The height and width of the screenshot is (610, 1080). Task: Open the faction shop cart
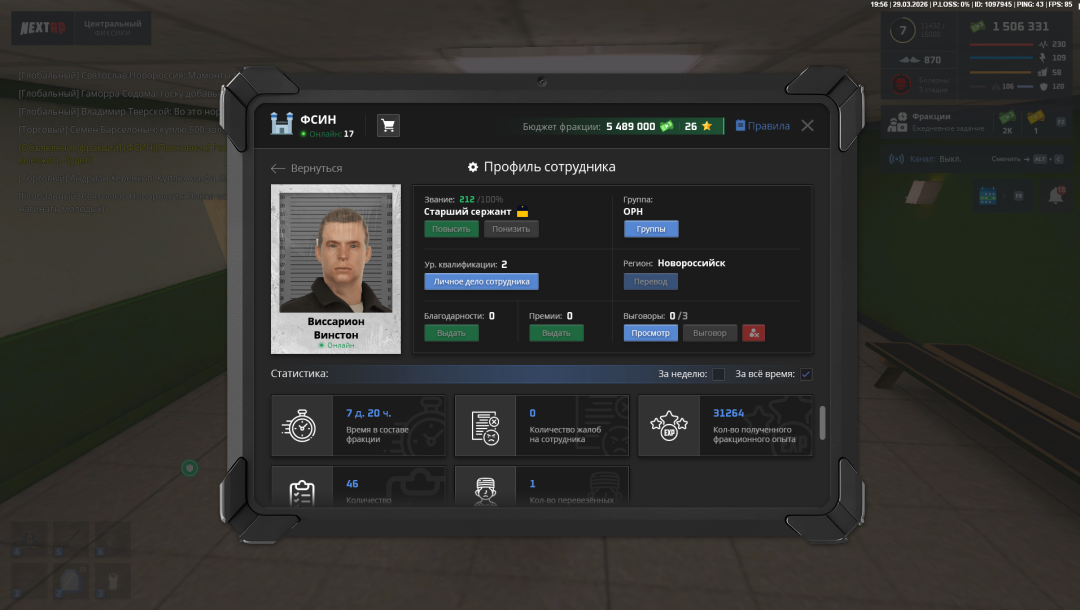click(x=388, y=126)
